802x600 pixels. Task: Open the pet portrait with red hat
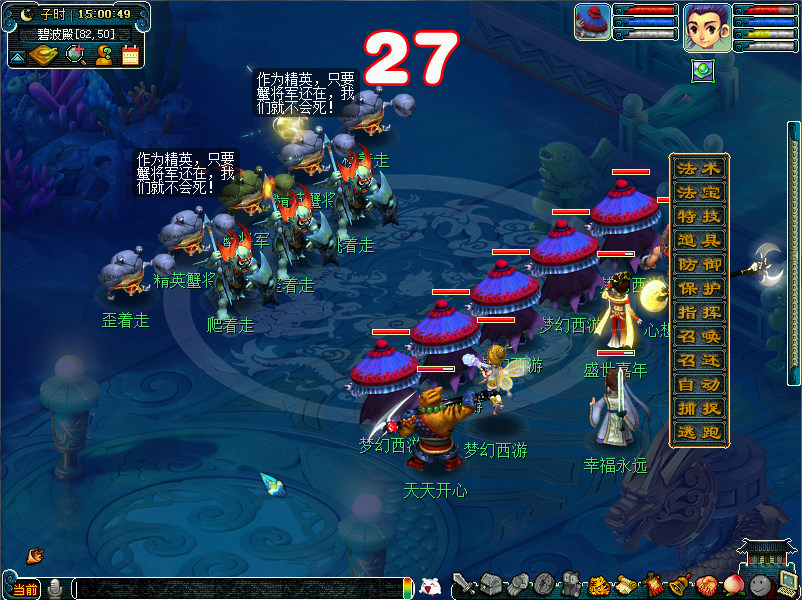592,22
